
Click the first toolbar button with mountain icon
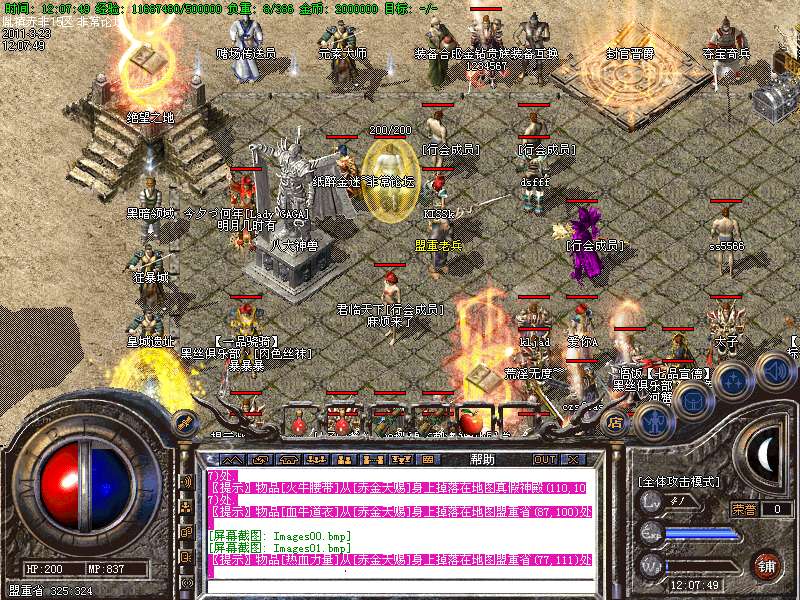point(233,459)
